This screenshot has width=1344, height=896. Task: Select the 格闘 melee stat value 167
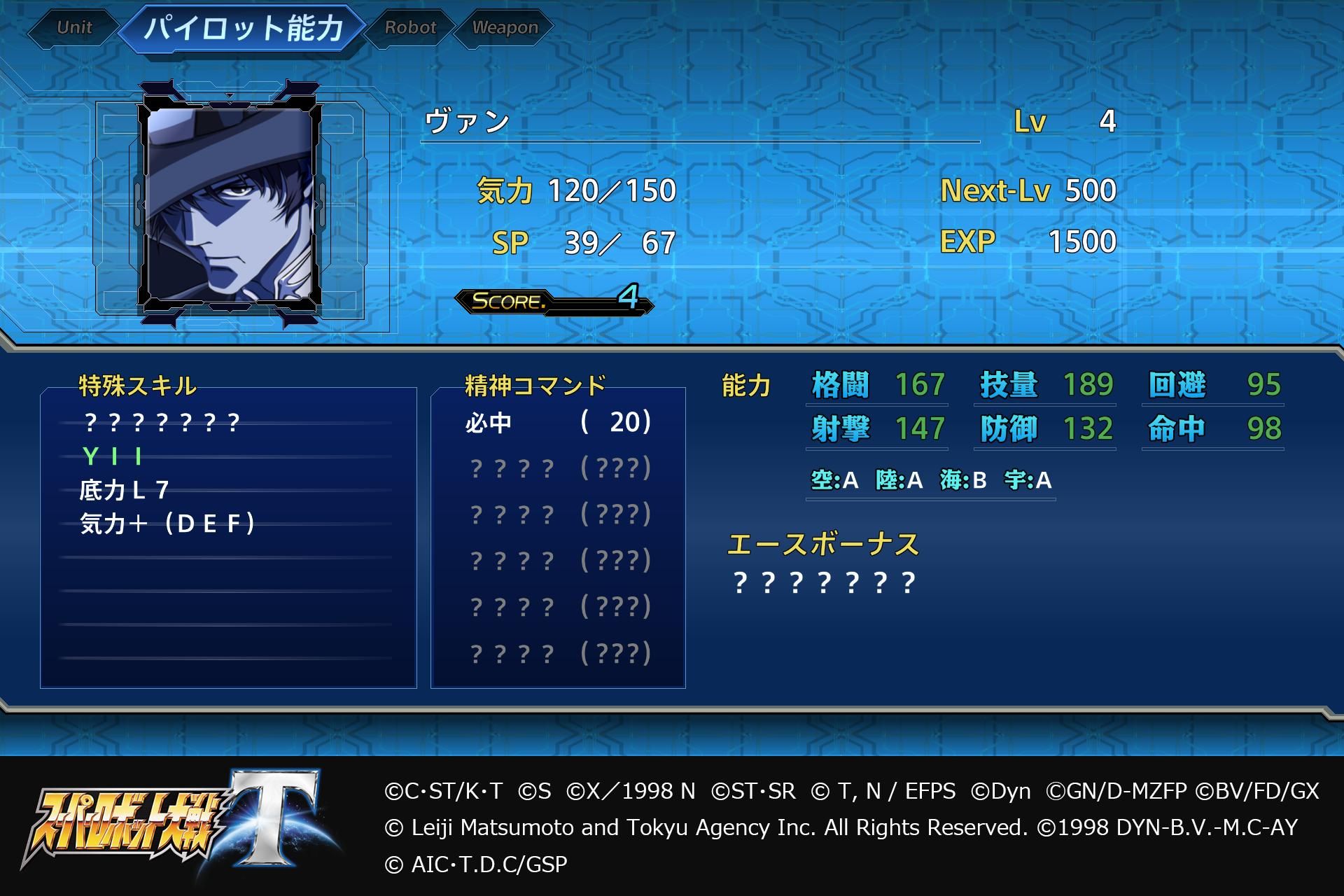click(917, 385)
